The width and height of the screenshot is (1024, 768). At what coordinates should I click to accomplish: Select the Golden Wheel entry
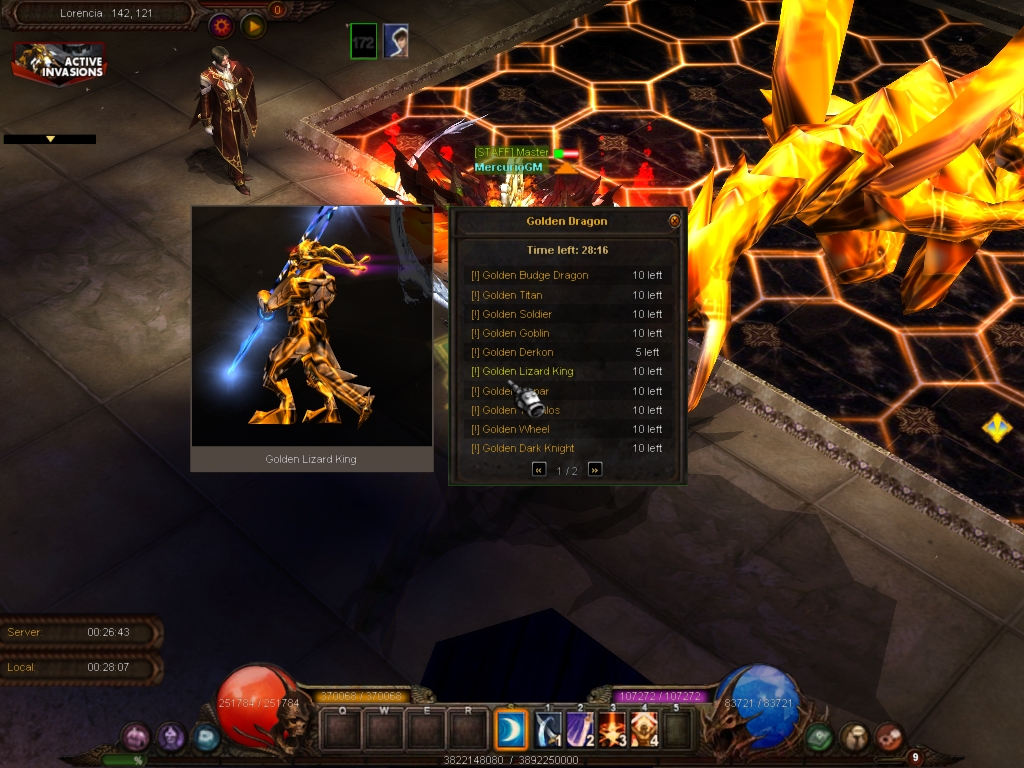pos(515,429)
